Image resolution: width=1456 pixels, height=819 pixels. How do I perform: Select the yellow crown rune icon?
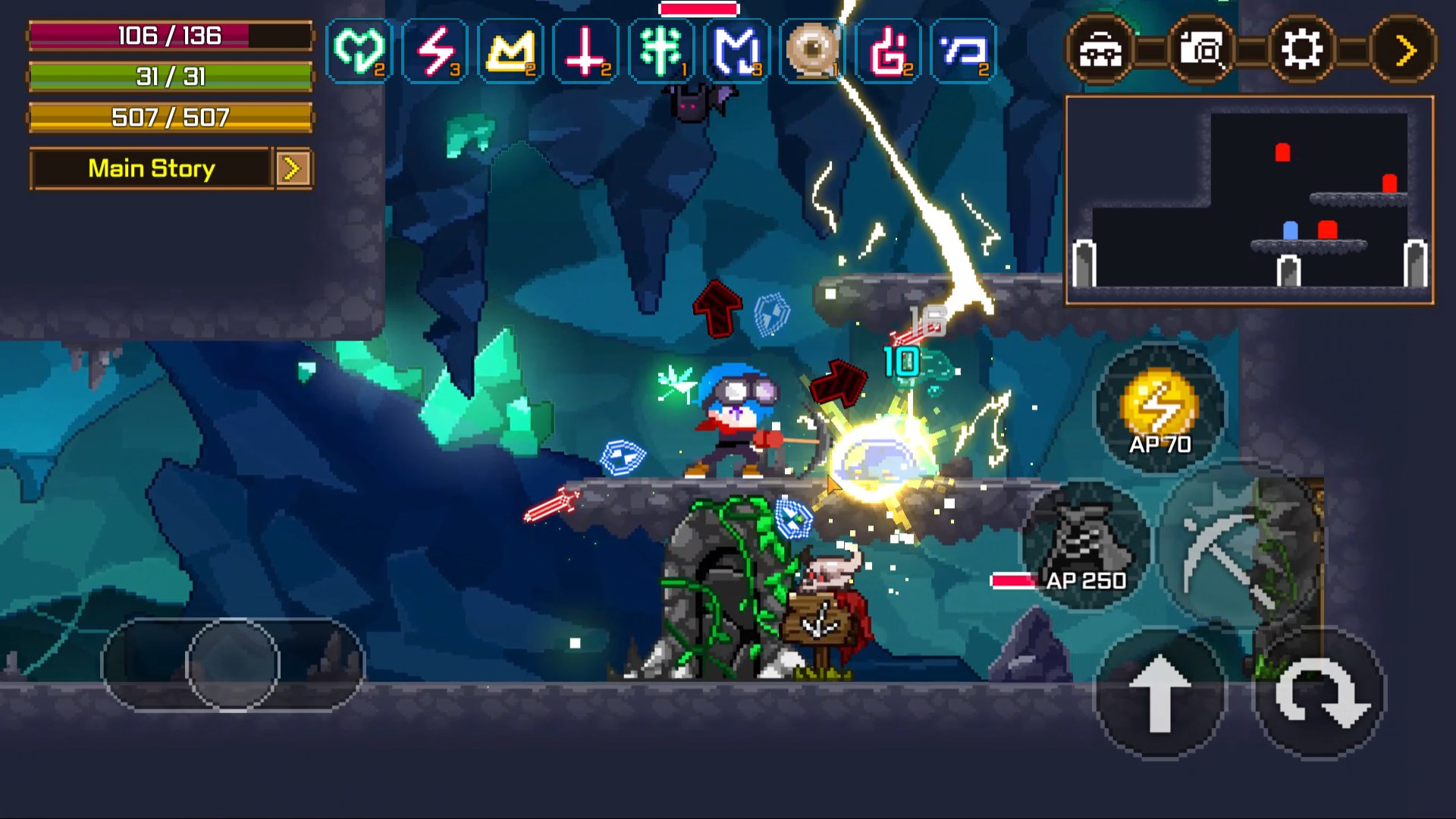510,51
